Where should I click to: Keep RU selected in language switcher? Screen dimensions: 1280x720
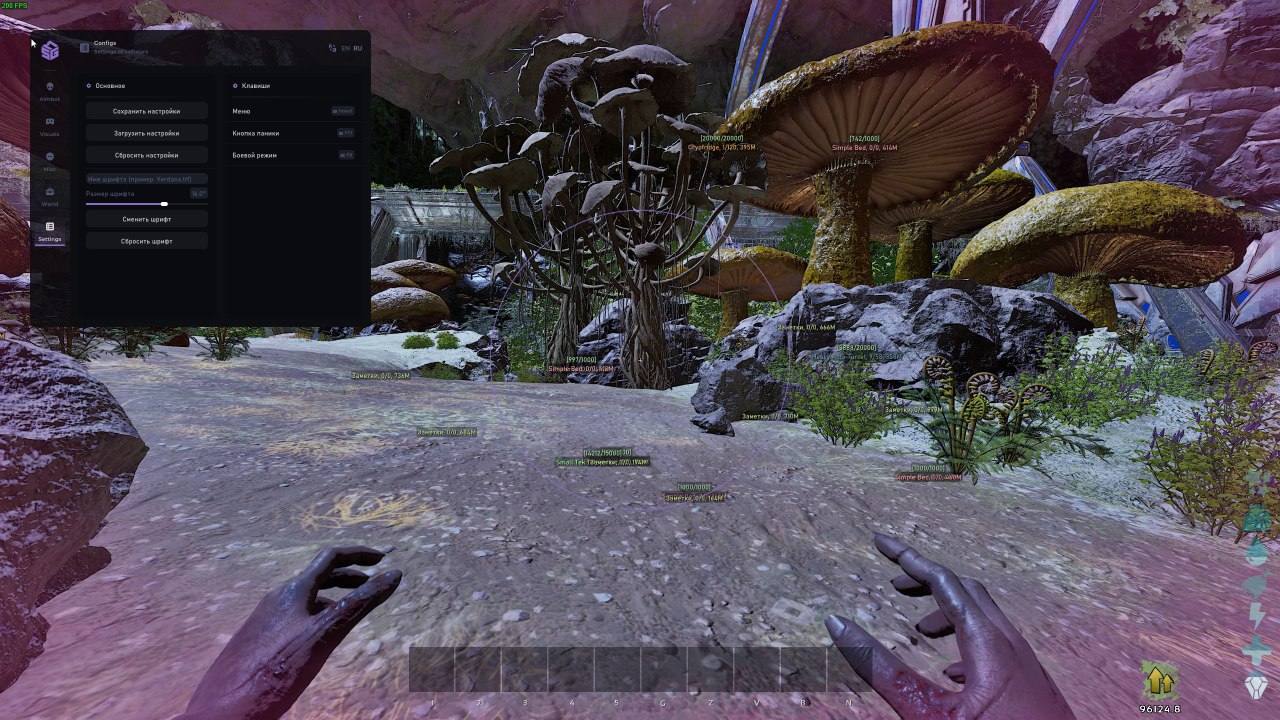(357, 48)
